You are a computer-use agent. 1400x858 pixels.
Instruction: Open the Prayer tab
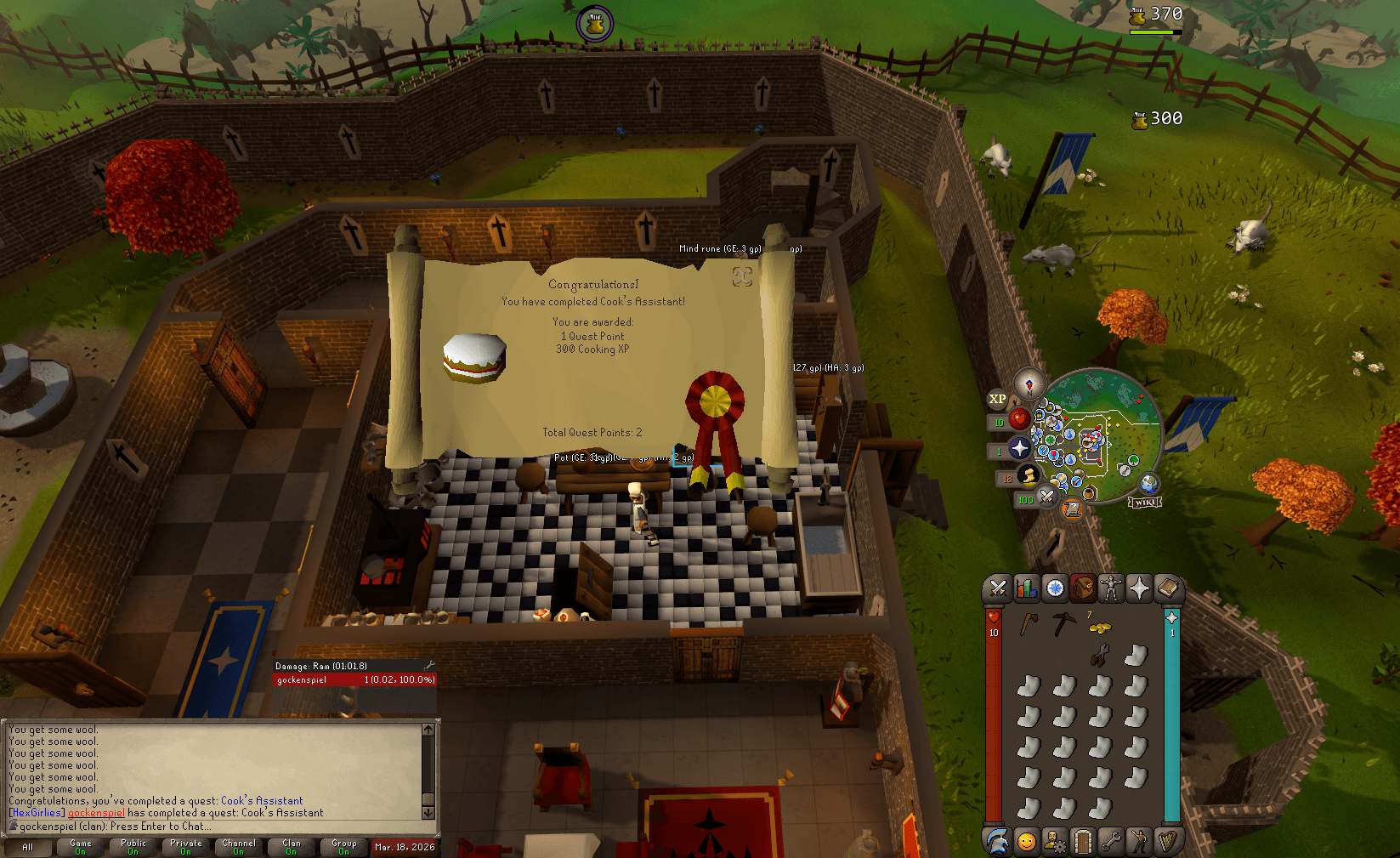pos(1140,588)
